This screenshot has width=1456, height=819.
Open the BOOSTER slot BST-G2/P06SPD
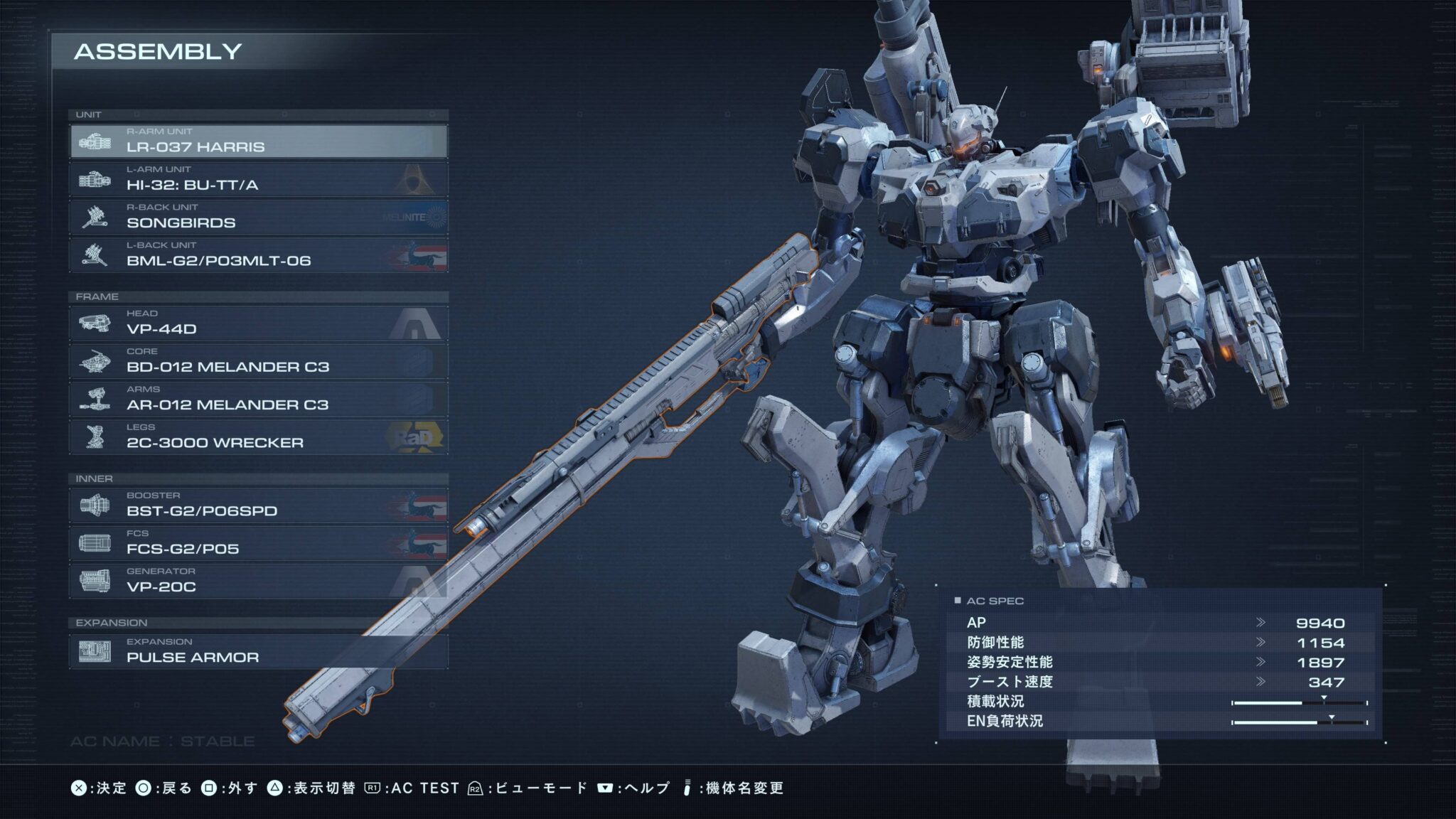pos(259,505)
